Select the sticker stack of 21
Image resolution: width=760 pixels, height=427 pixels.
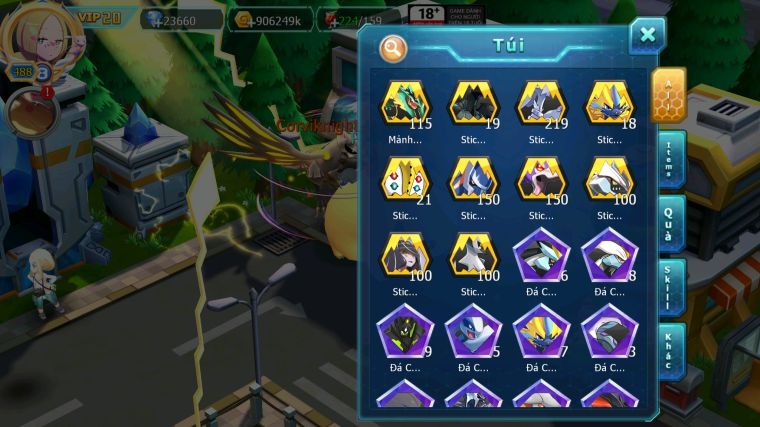coord(405,180)
